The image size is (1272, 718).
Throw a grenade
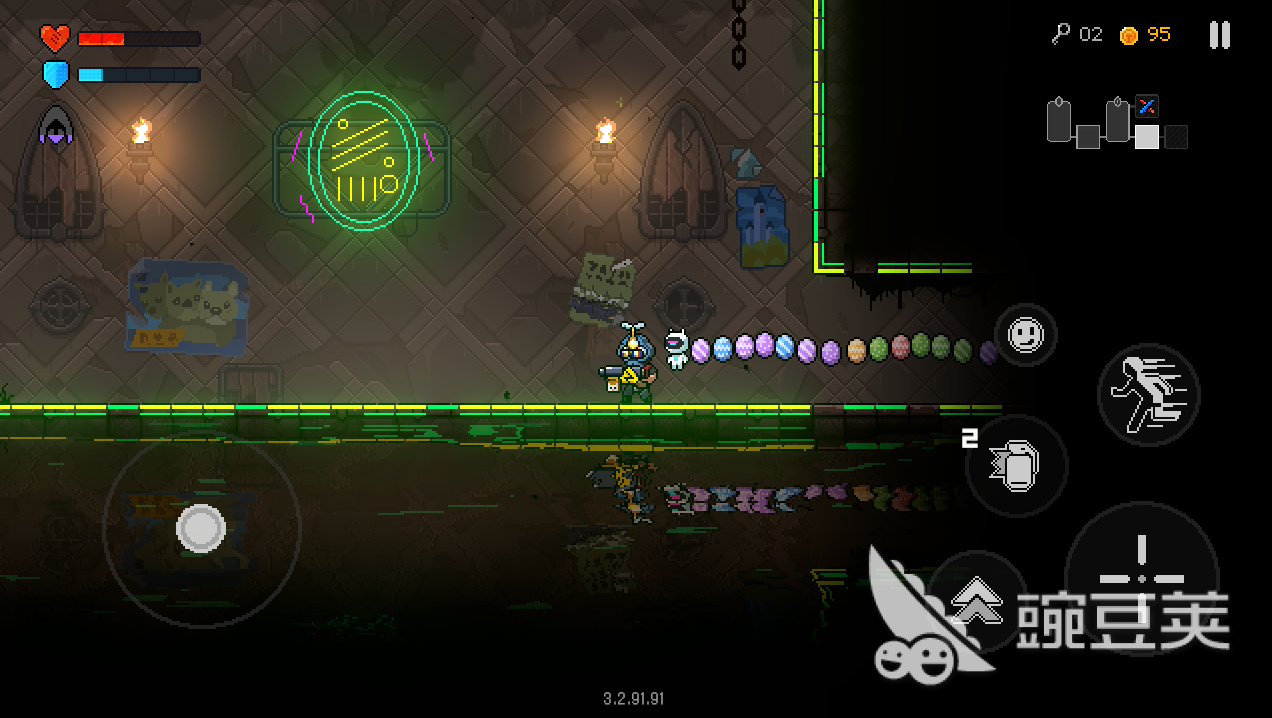click(1016, 466)
